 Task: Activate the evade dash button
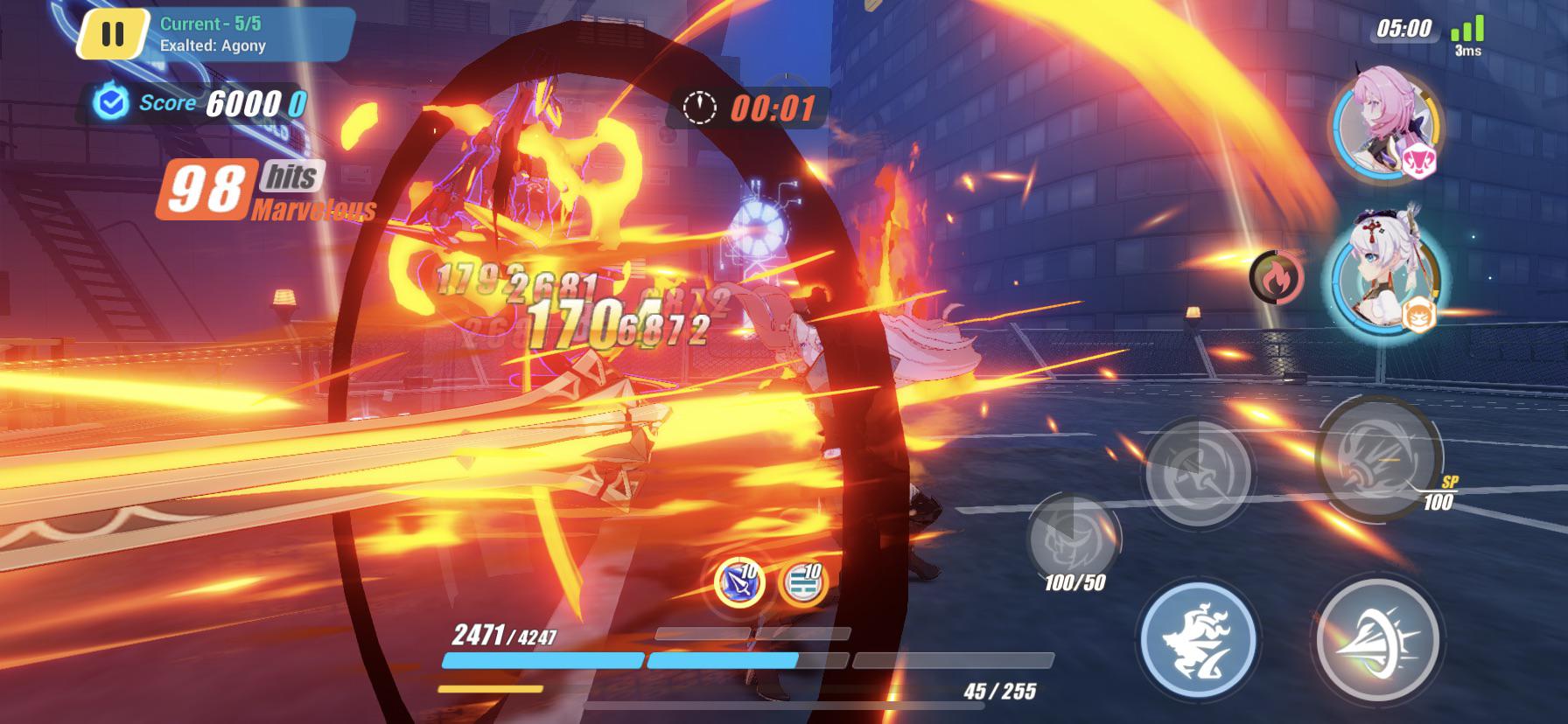tap(1198, 641)
